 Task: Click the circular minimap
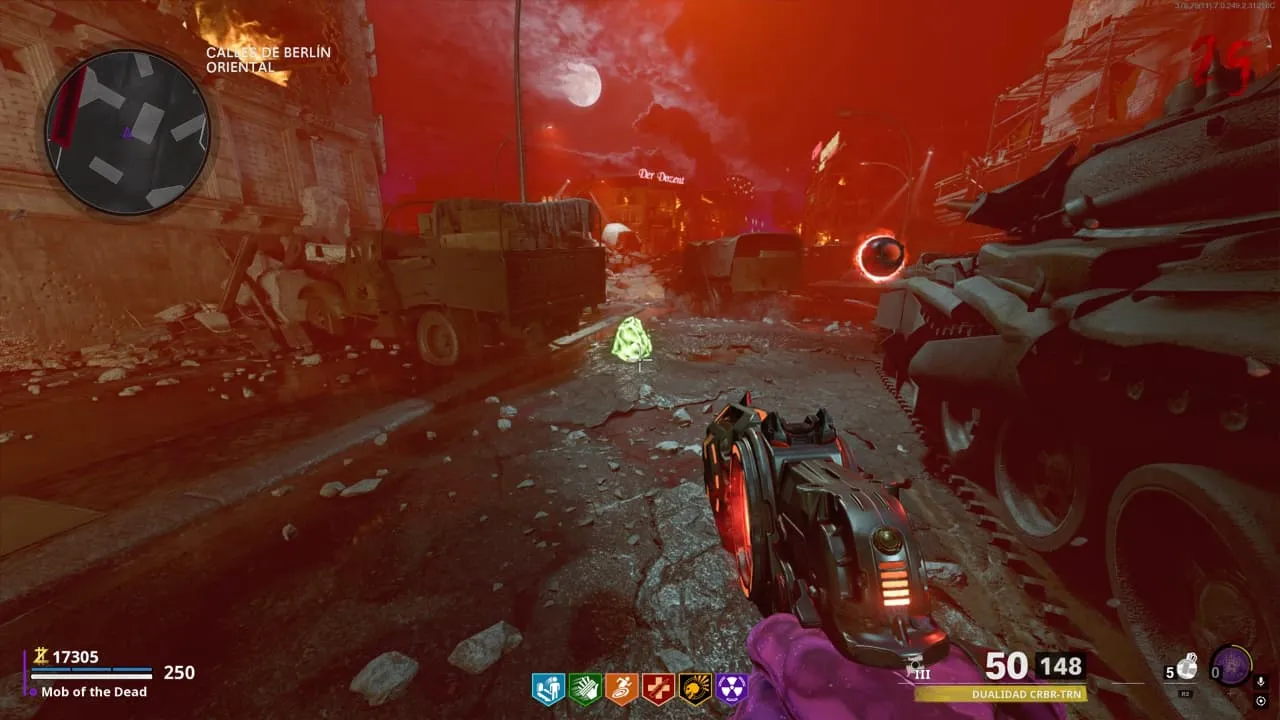127,132
